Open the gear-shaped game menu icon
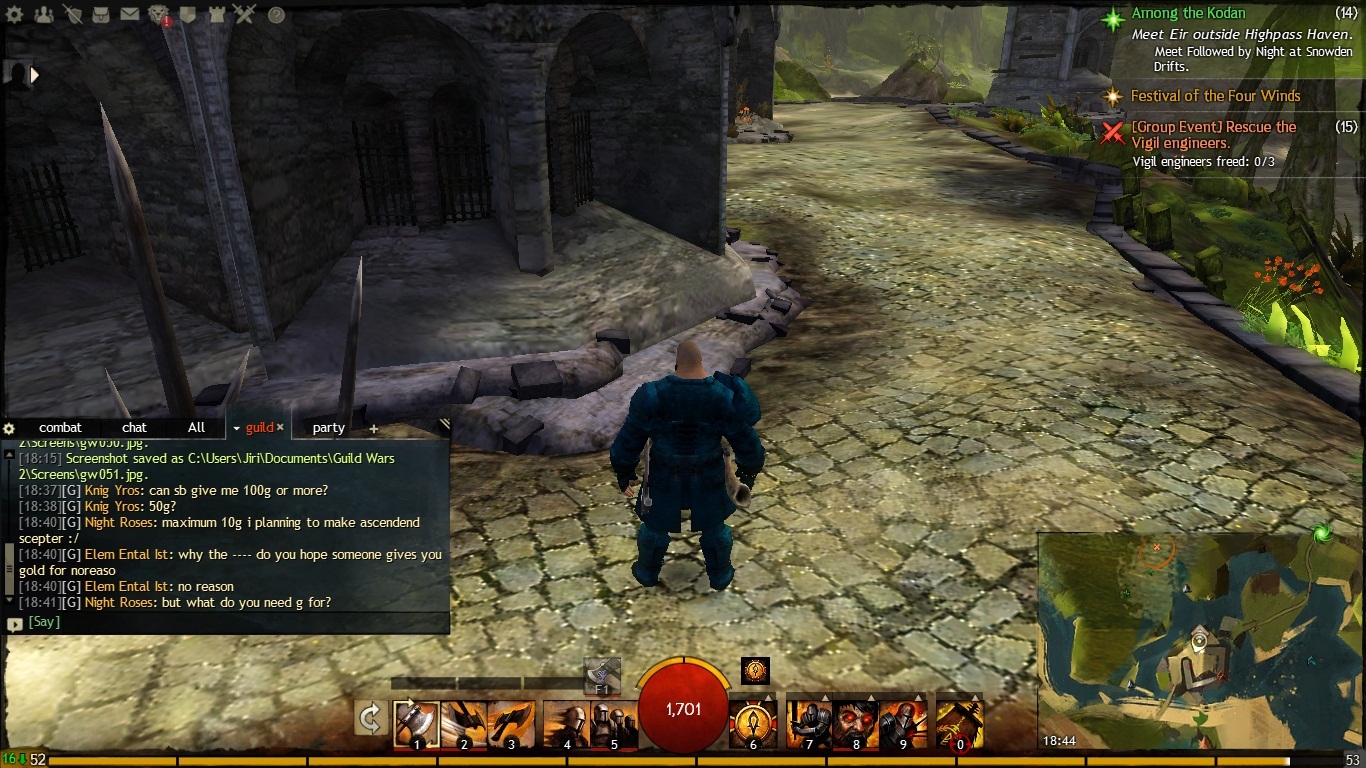Image resolution: width=1366 pixels, height=768 pixels. click(x=15, y=15)
